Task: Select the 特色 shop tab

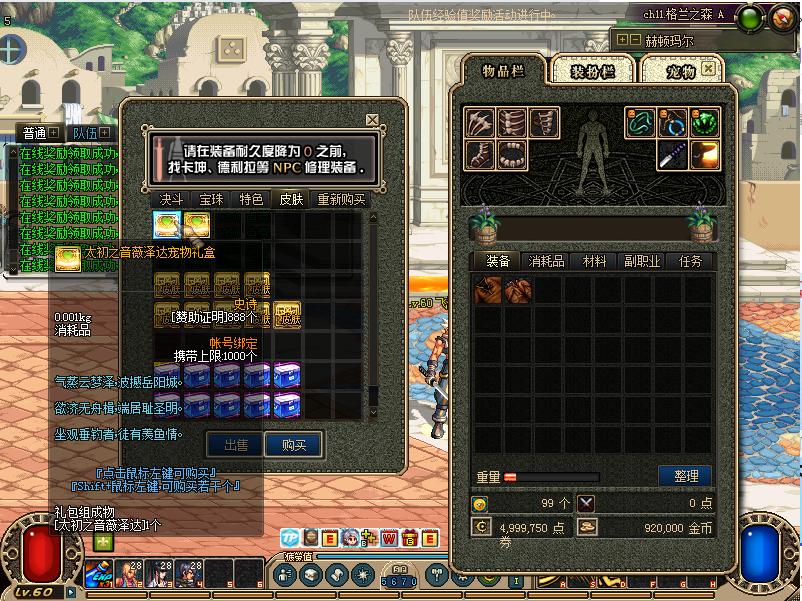Action: tap(251, 199)
